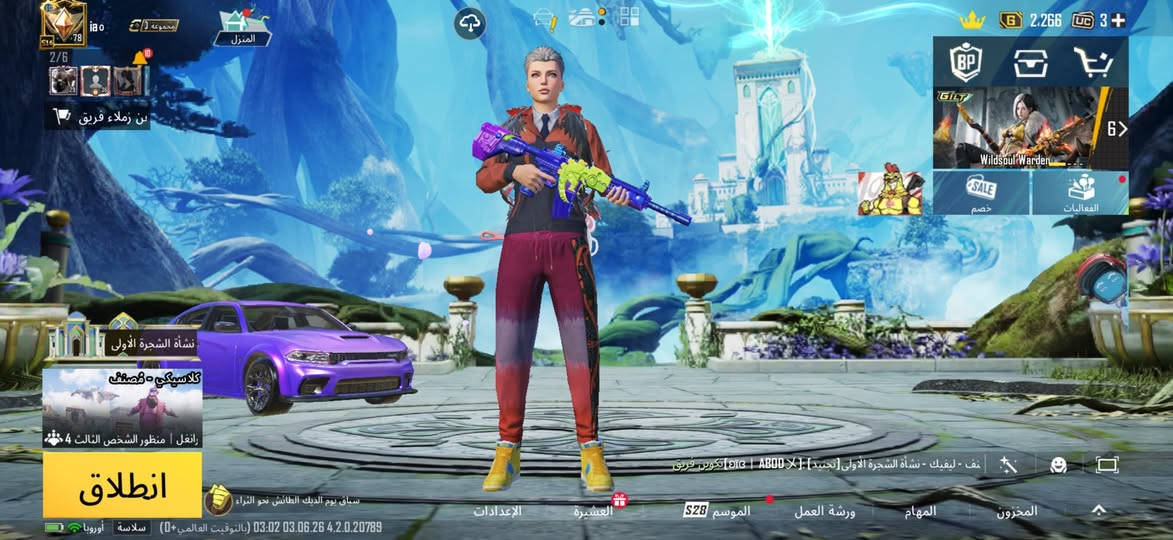
Task: Open the emote smiley face icon
Action: (1057, 464)
